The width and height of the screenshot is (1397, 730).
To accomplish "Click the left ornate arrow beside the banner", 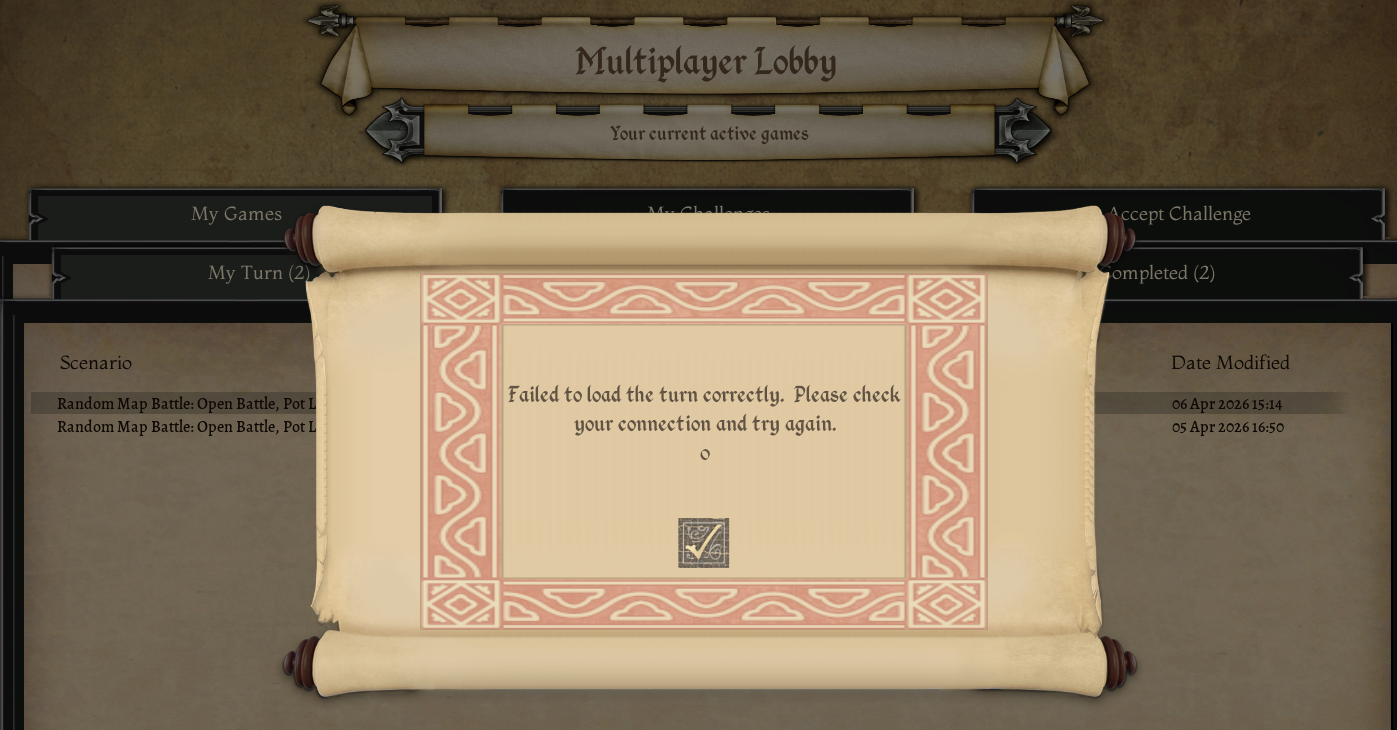I will click(394, 130).
